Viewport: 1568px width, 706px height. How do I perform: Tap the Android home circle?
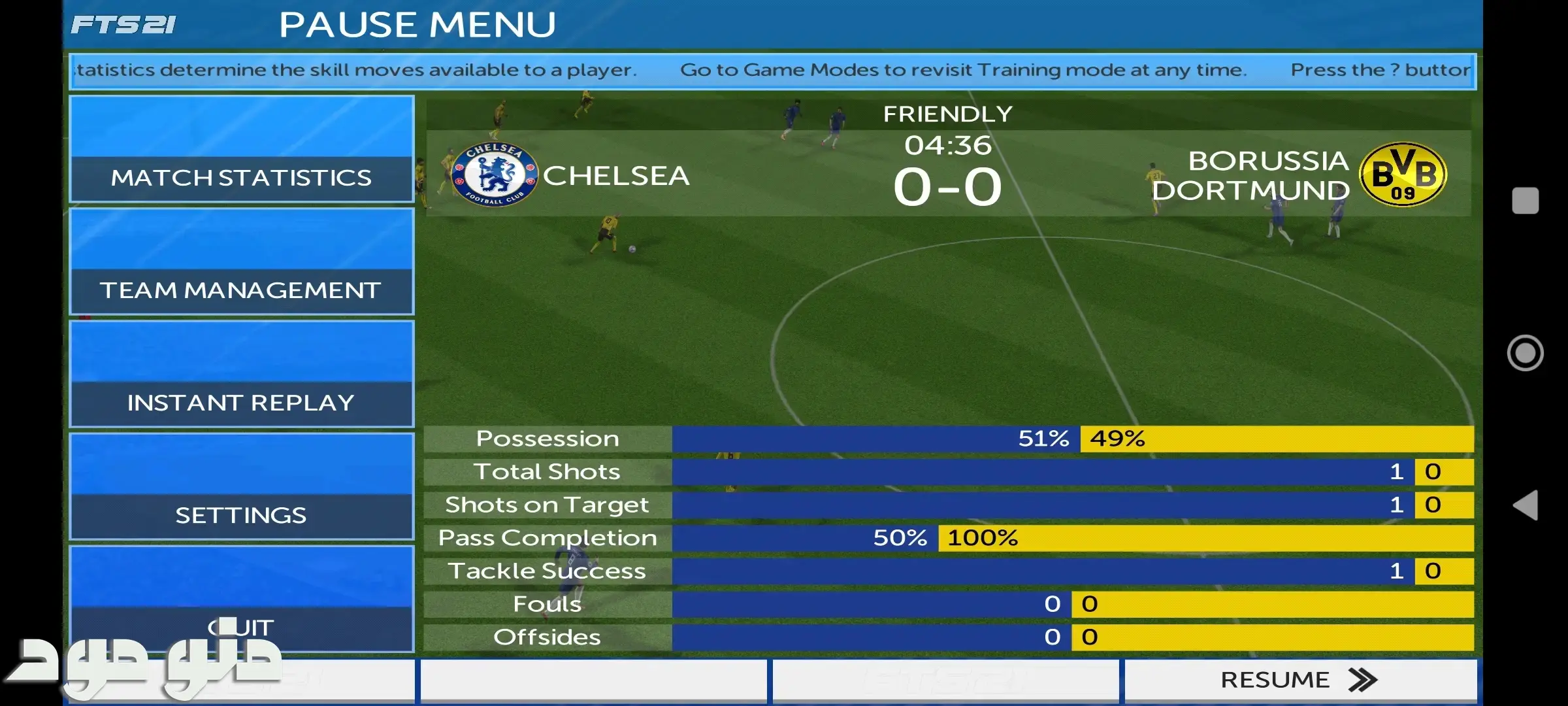click(x=1526, y=353)
